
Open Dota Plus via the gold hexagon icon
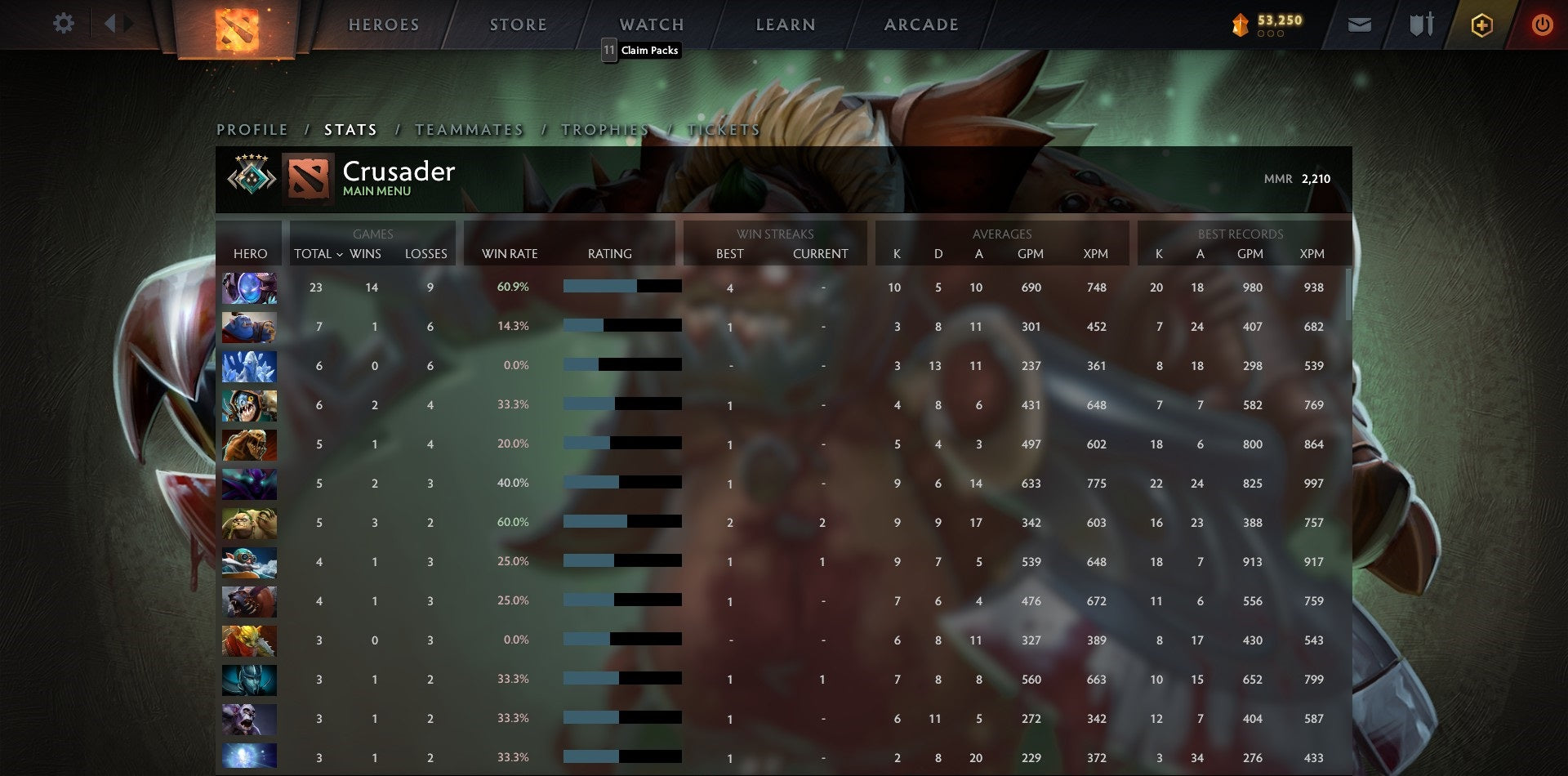coord(1481,25)
